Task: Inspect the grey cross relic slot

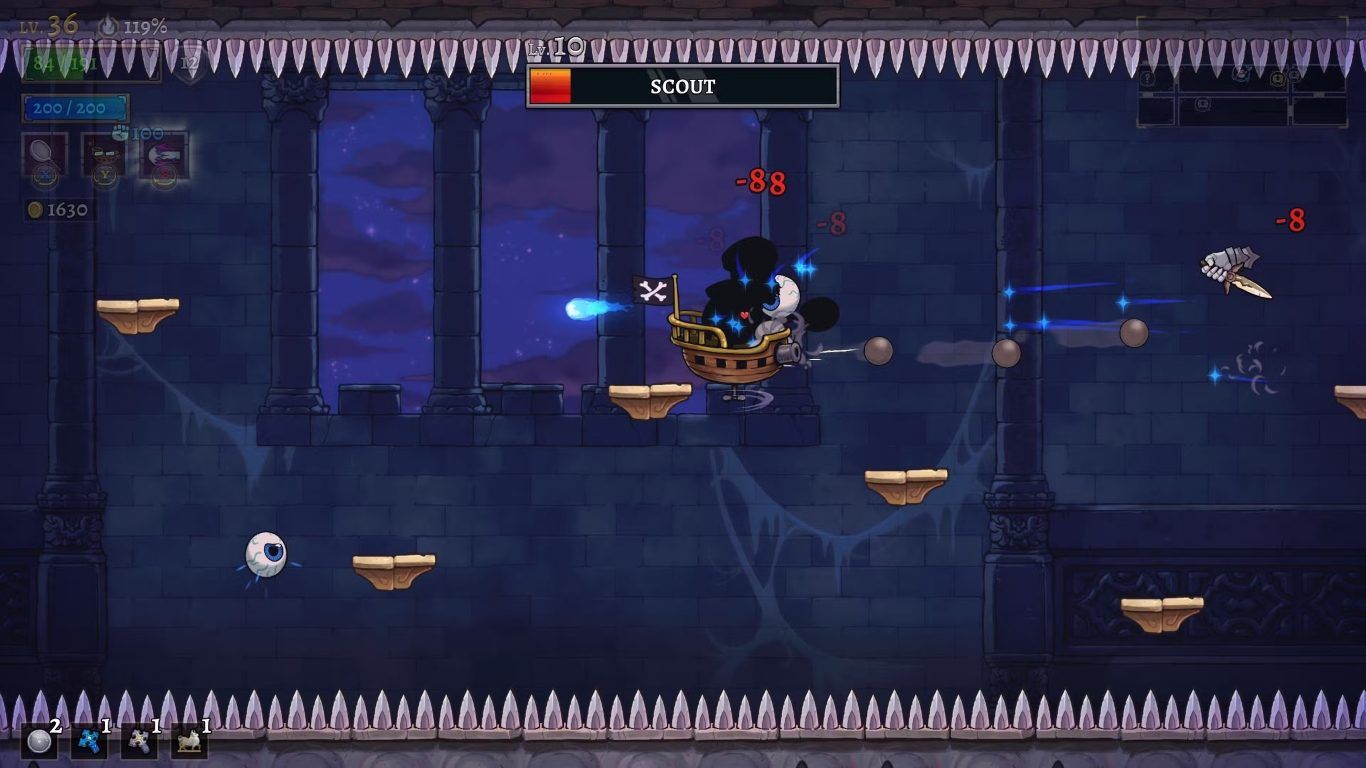Action: 139,741
